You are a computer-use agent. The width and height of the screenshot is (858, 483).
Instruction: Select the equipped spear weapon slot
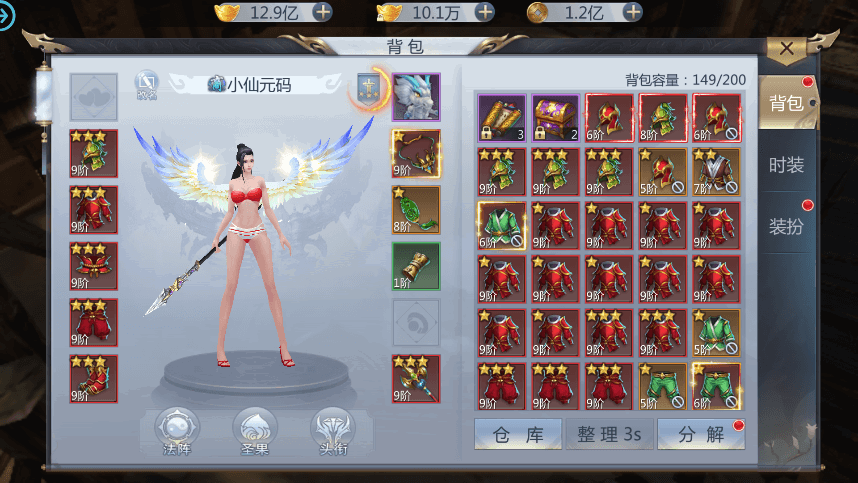[415, 379]
